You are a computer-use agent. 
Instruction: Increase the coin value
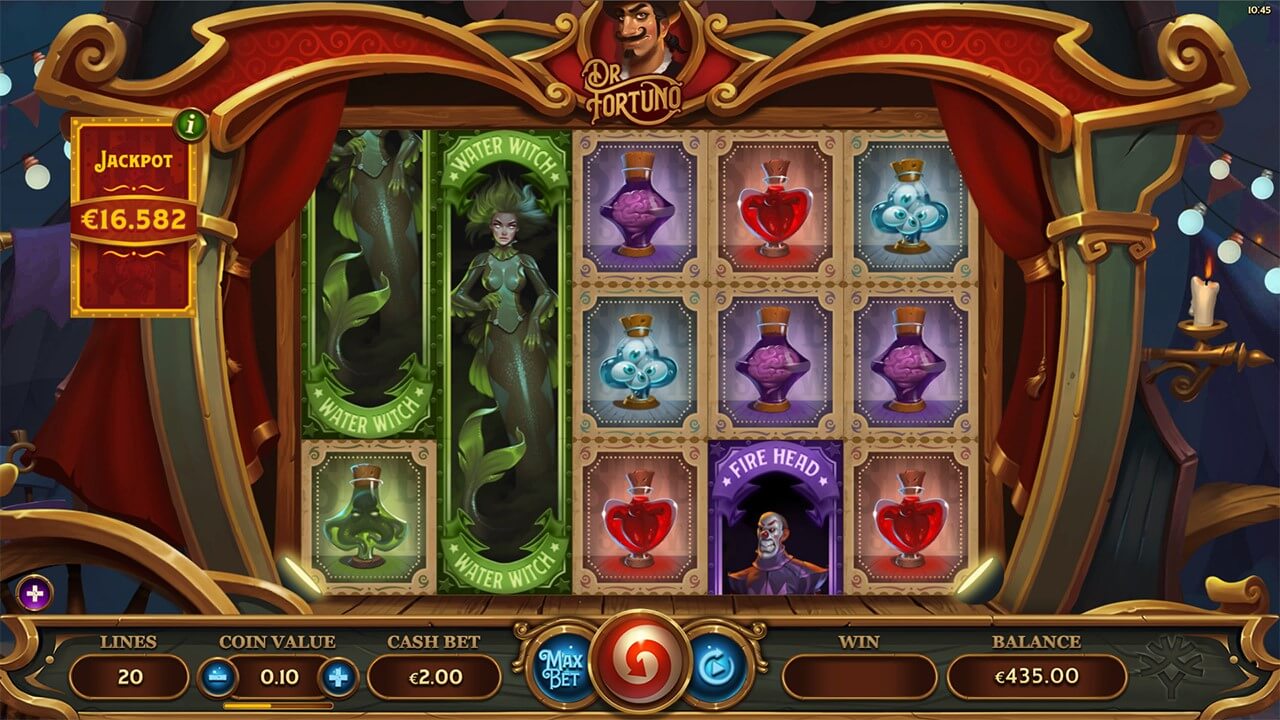click(339, 677)
